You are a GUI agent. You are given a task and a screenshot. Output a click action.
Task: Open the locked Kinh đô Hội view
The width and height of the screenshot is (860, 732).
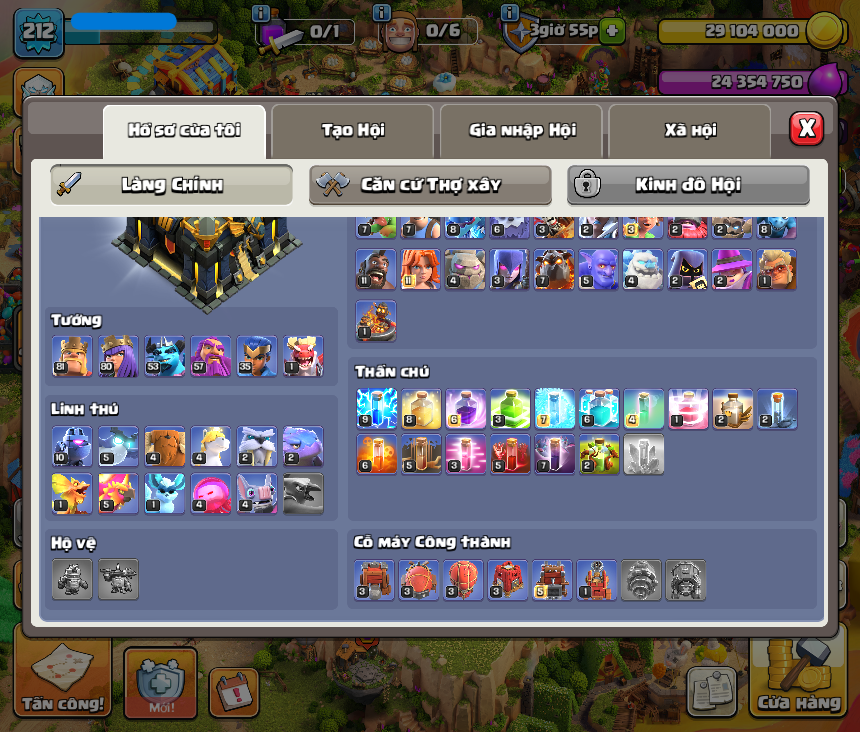688,185
